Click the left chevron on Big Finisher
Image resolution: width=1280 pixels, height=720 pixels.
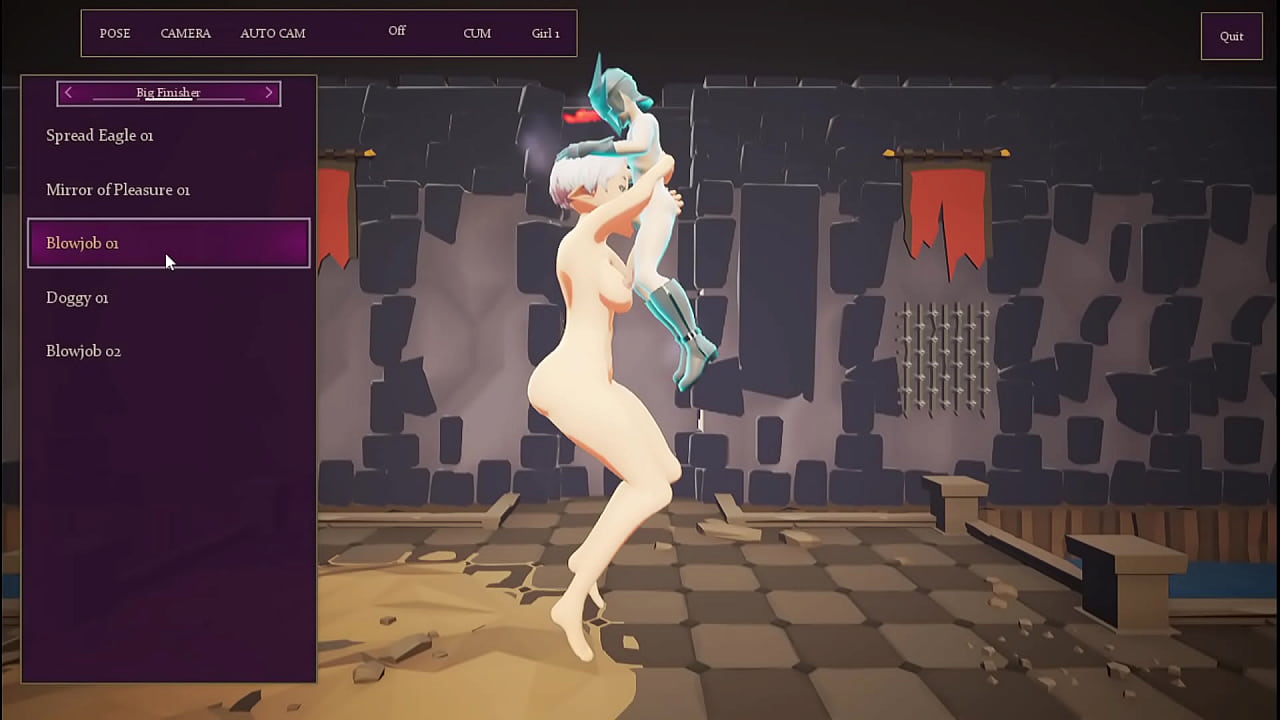tap(68, 92)
